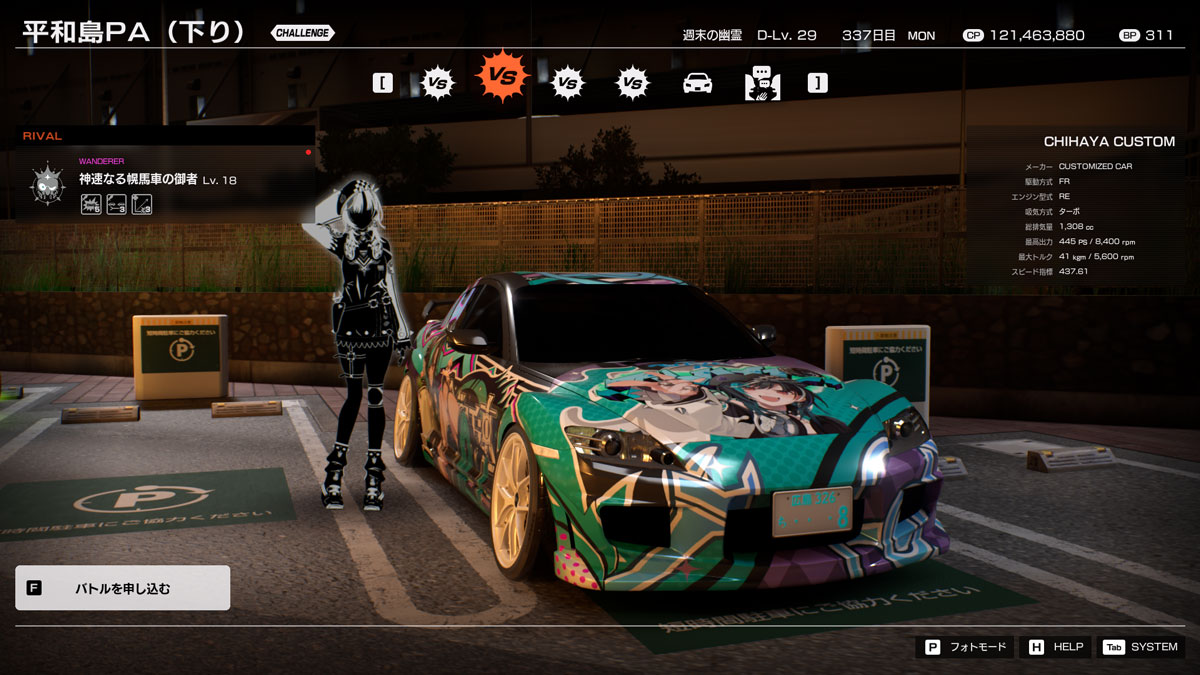Viewport: 1200px width, 675px height.
Task: Switch to the white car icon
Action: pyautogui.click(x=697, y=83)
